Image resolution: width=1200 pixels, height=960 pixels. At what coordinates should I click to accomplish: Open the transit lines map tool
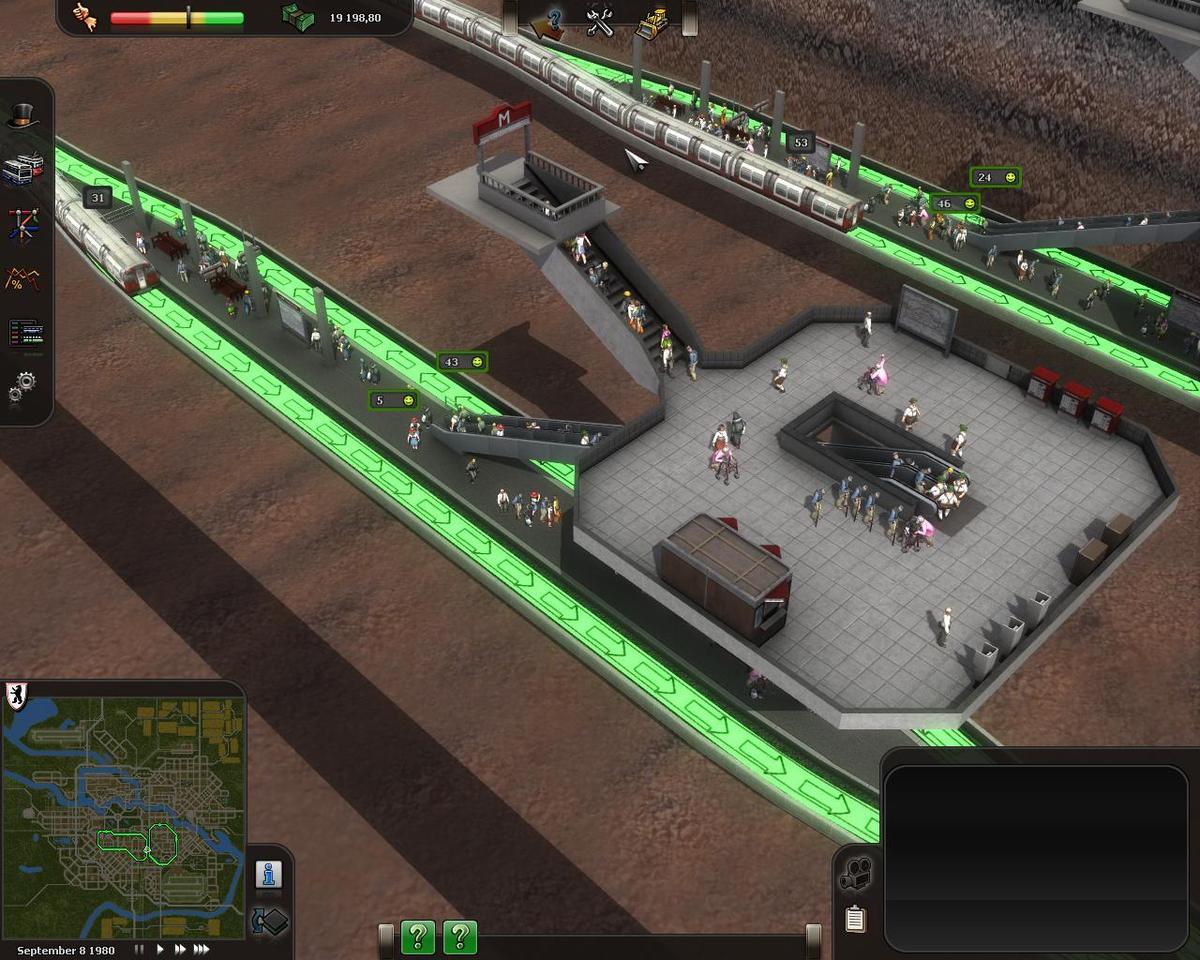[x=23, y=224]
